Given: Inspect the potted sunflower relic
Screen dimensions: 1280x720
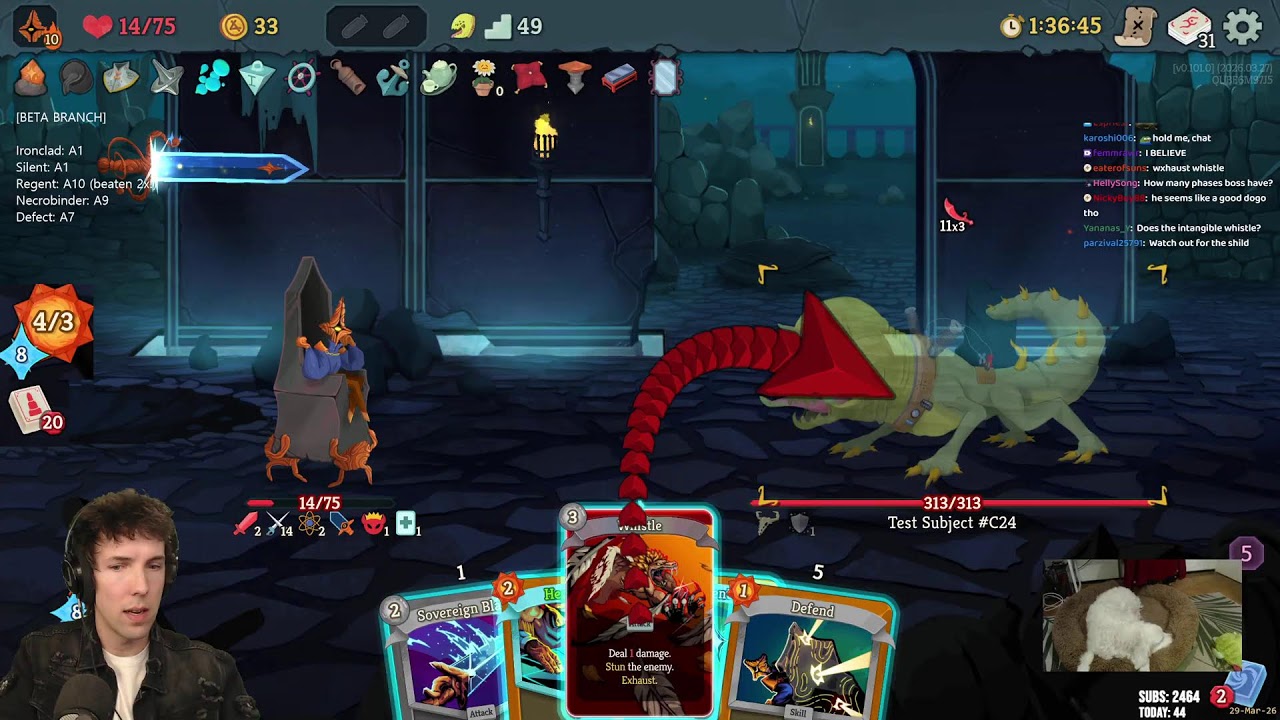Looking at the screenshot, I should [x=484, y=78].
